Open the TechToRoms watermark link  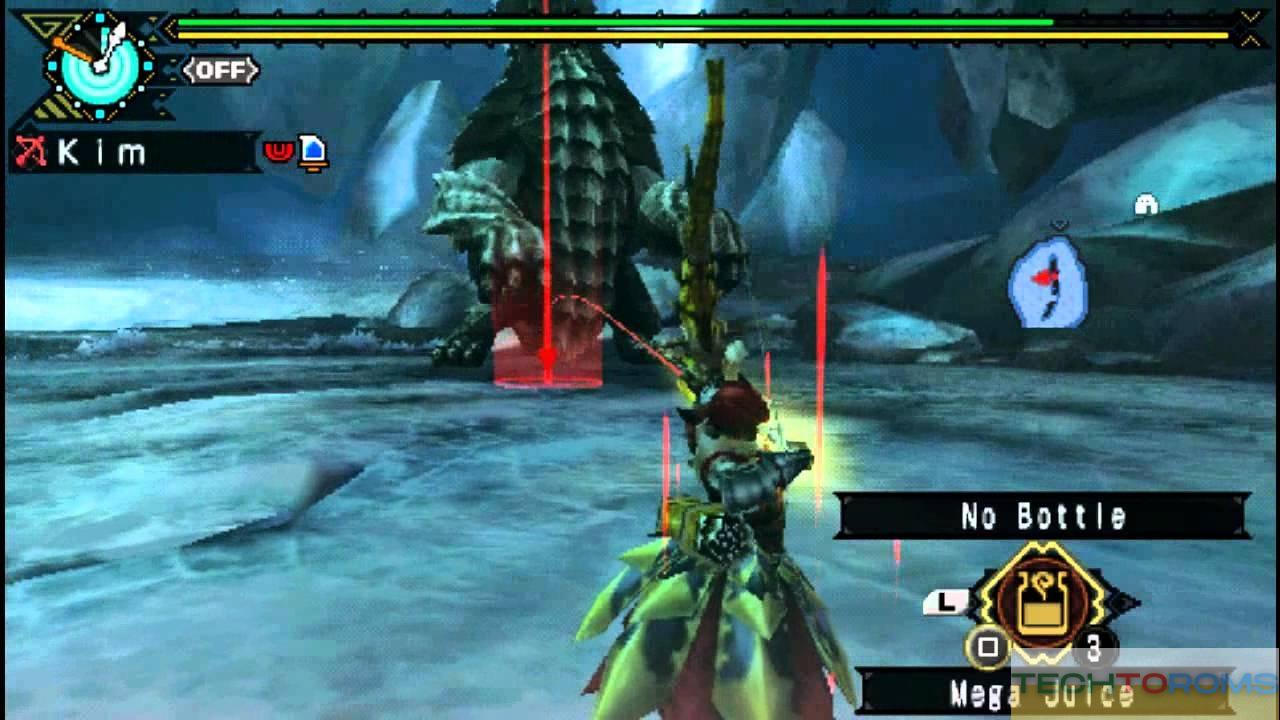1143,683
